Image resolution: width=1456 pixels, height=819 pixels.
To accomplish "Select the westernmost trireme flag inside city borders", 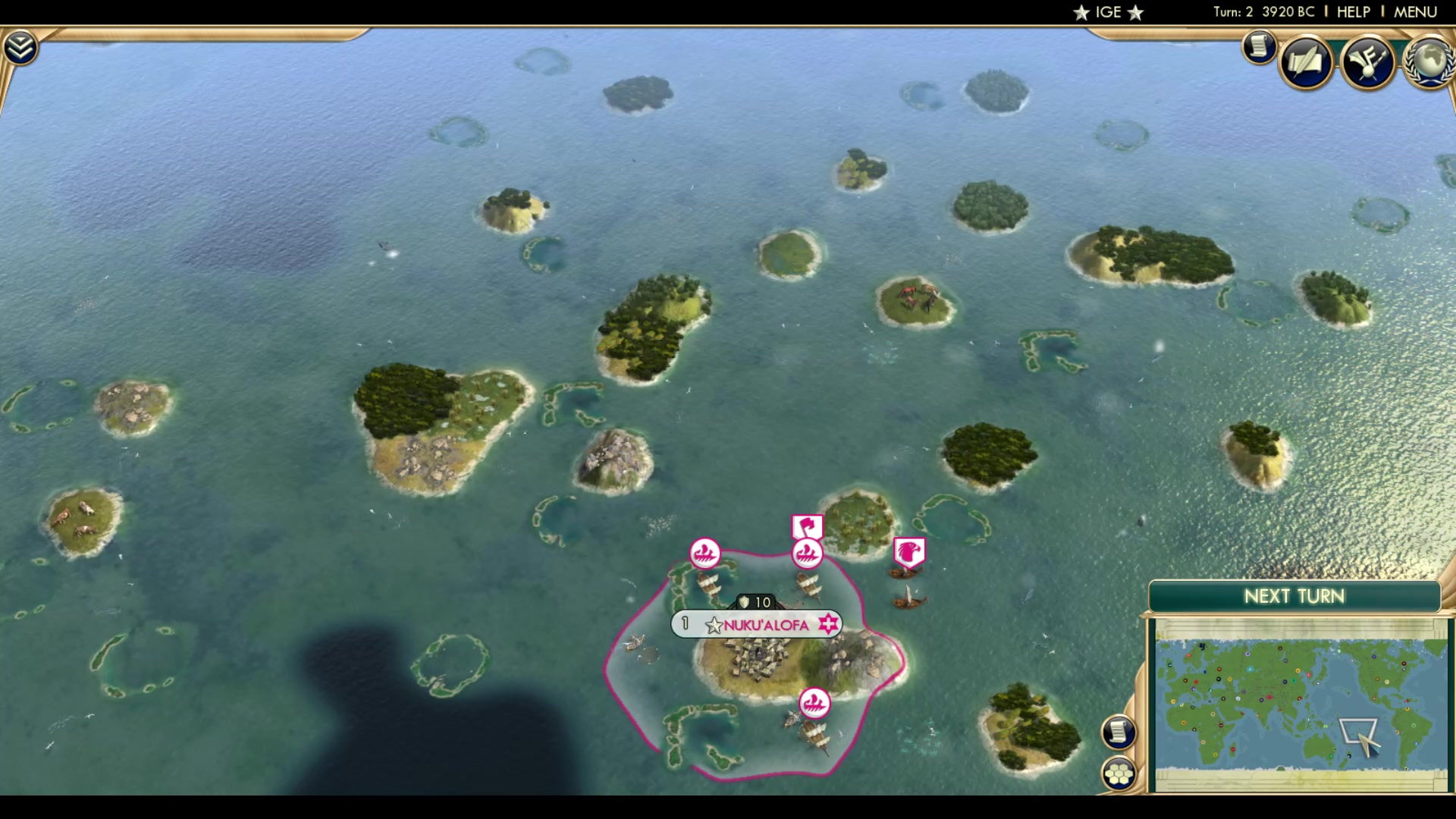I will tap(704, 551).
